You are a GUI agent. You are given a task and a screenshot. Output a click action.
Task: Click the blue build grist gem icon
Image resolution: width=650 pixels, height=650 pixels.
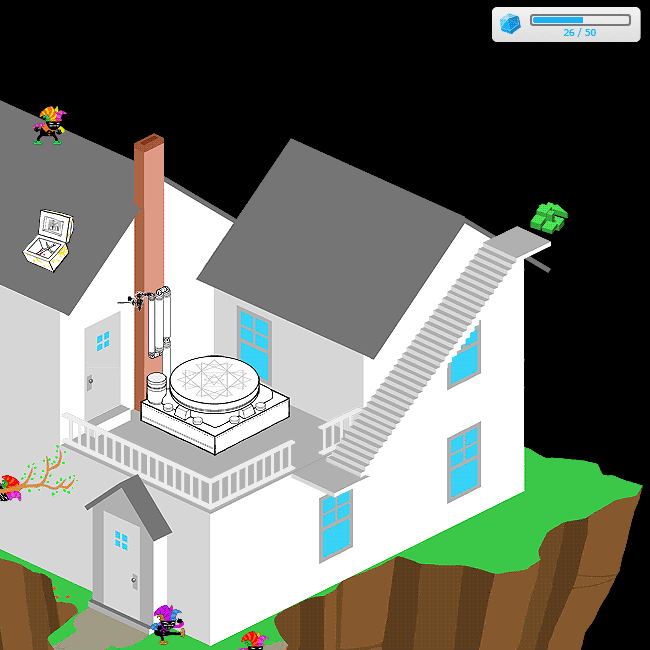[x=511, y=24]
